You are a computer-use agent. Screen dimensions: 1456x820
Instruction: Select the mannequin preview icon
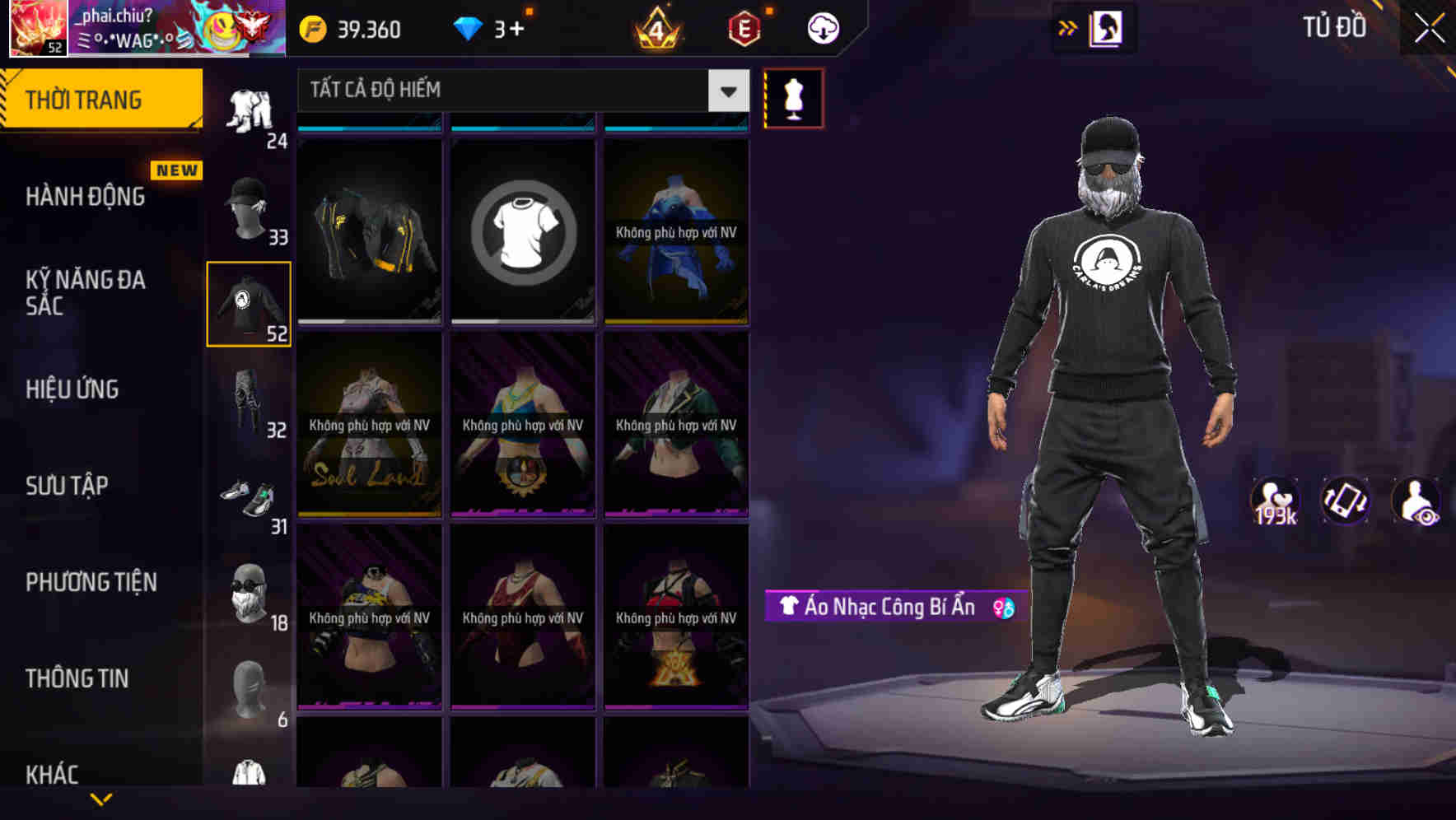coord(793,97)
